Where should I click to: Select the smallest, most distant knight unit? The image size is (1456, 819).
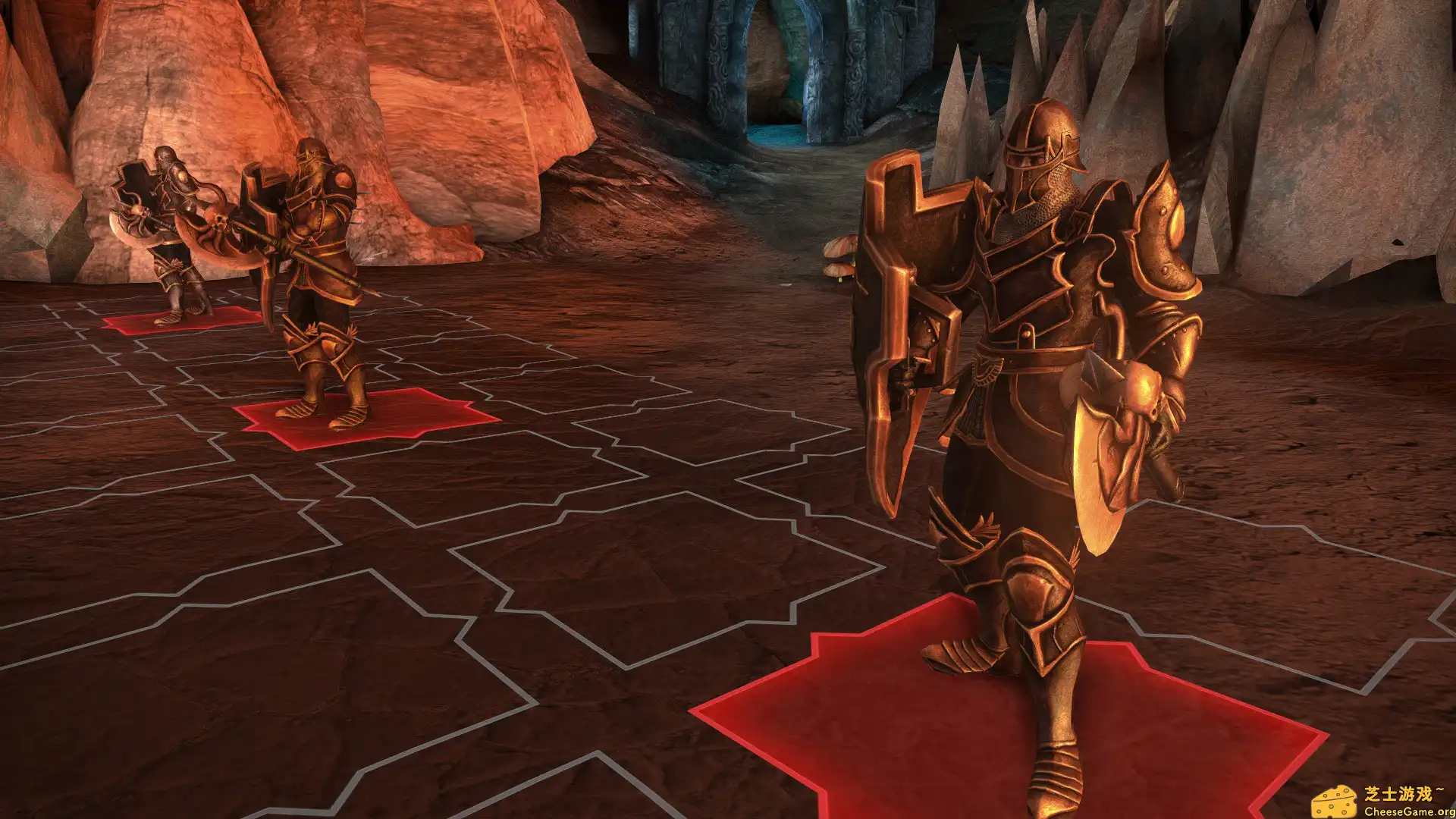[171, 227]
